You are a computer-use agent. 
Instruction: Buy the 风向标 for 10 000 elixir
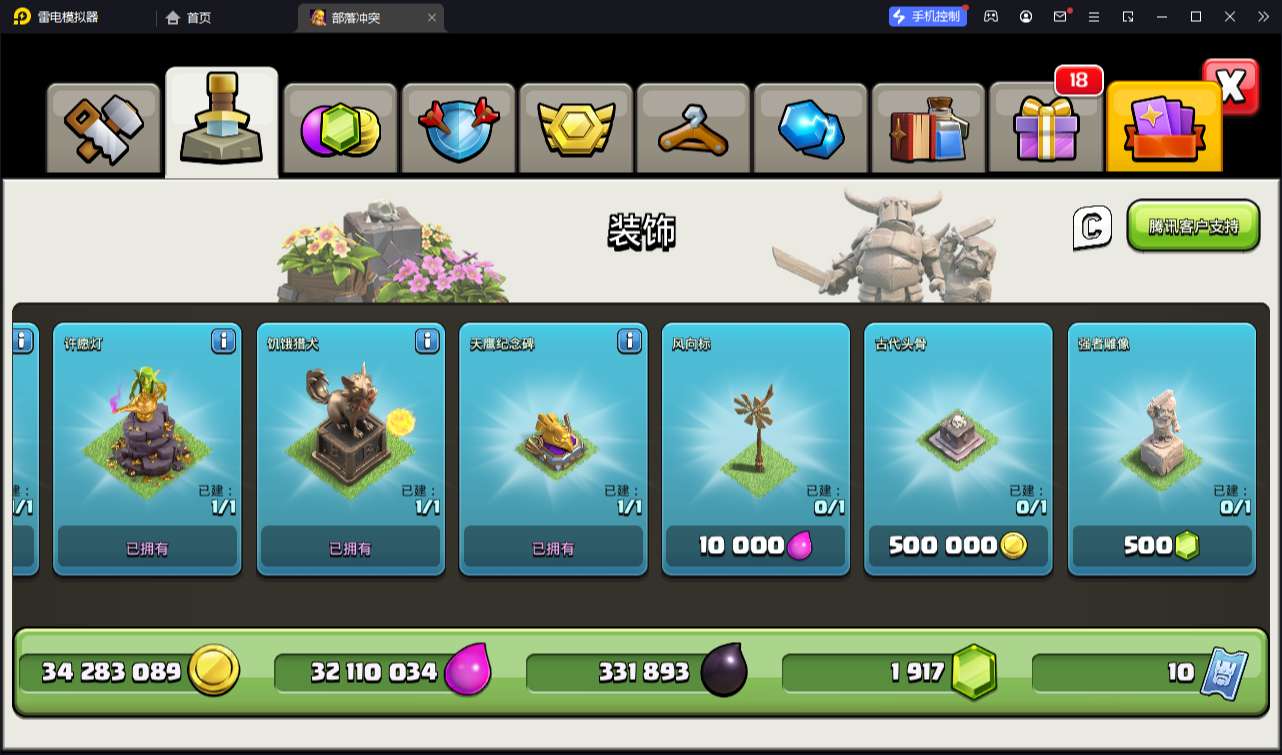click(x=755, y=546)
